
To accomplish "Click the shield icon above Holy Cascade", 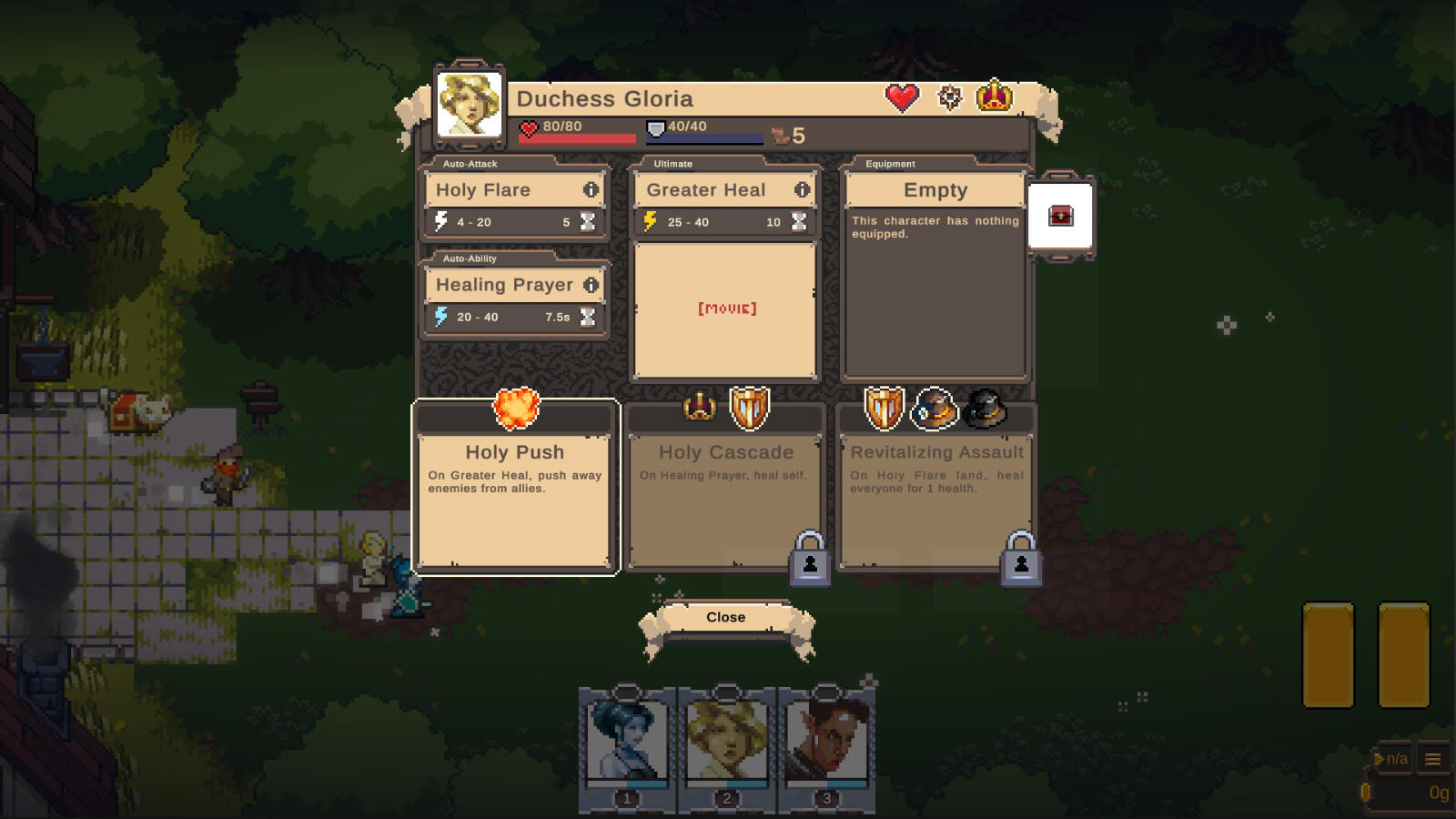I will pos(748,410).
